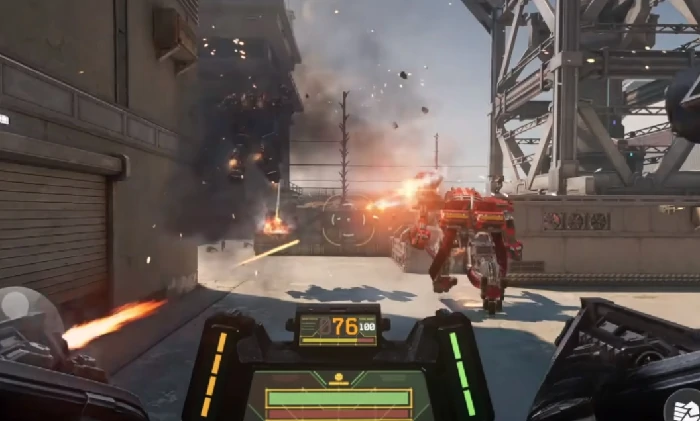Activate the fist melee attack button
700x421 pixels.
tap(682, 406)
